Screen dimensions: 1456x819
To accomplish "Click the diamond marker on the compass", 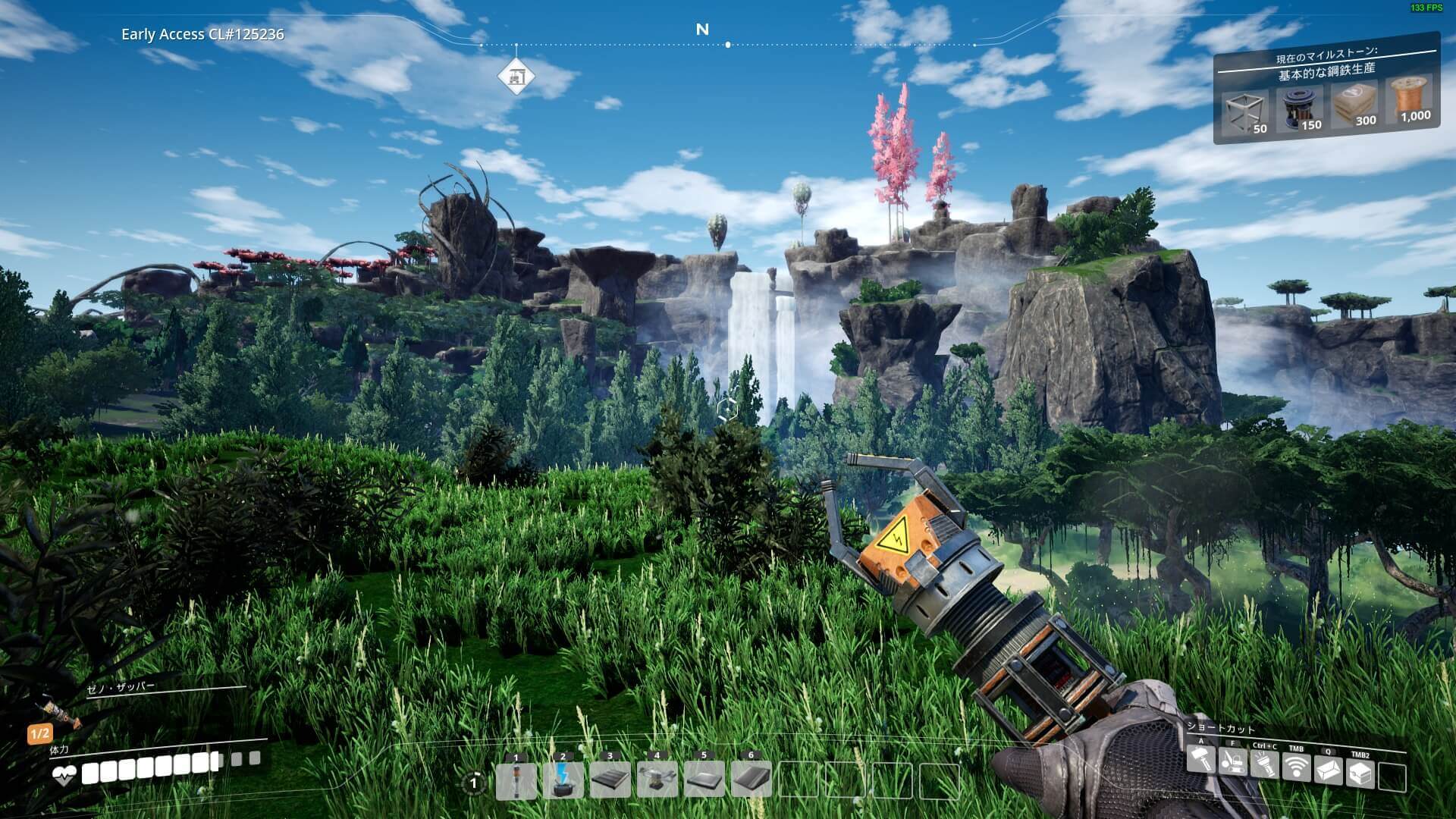I will pos(516,77).
